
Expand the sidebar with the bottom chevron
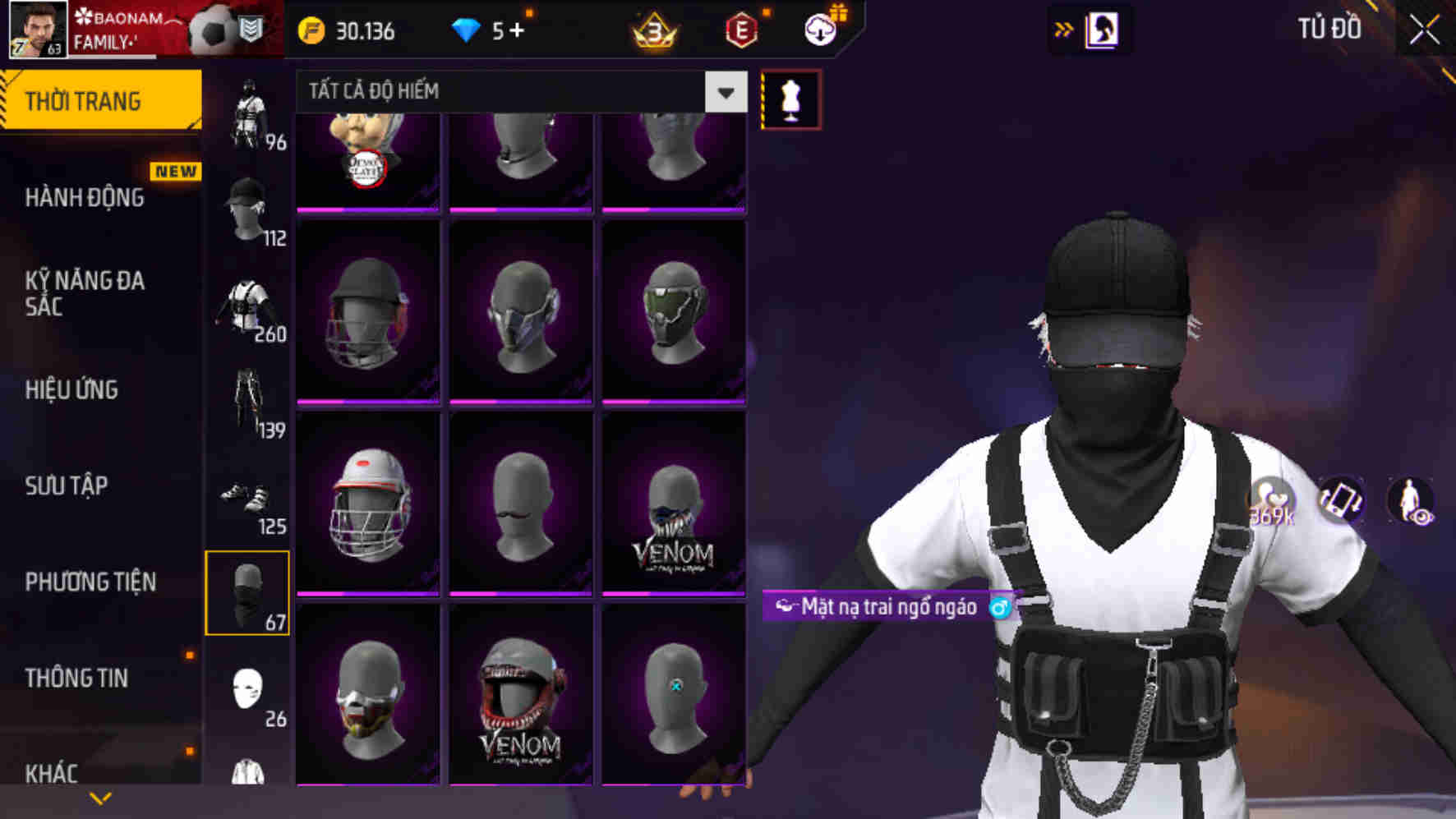click(100, 797)
